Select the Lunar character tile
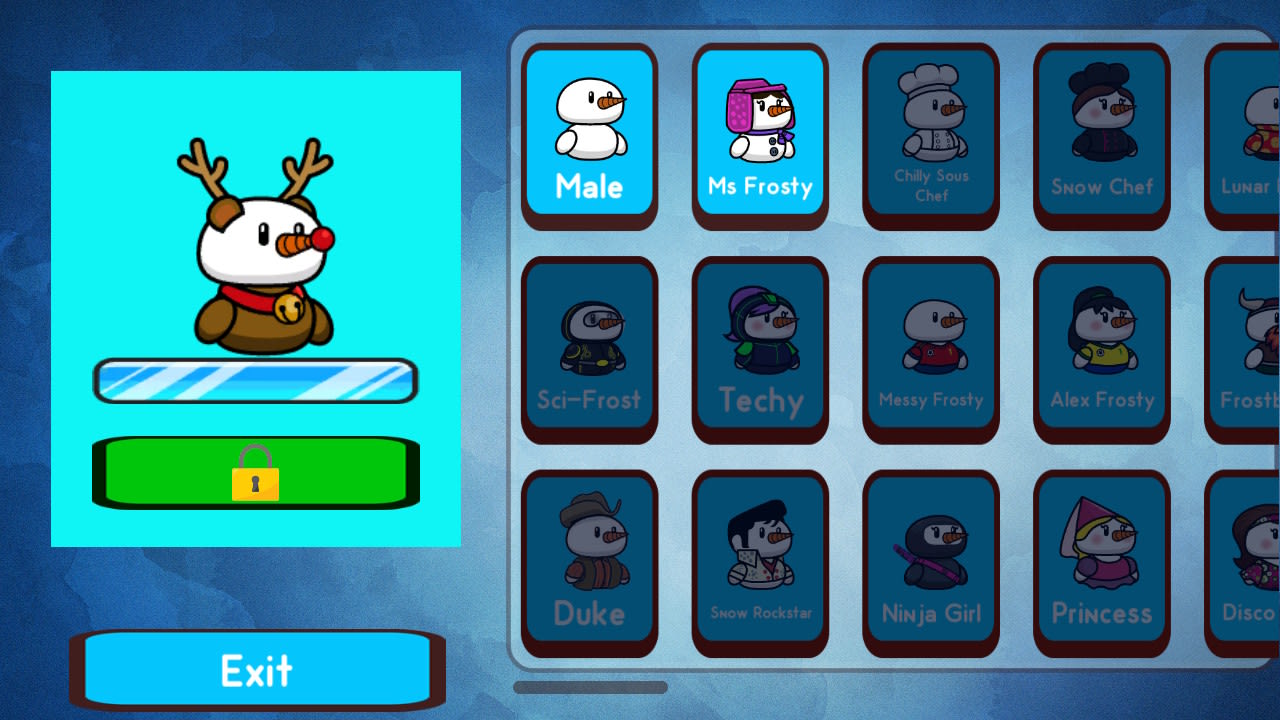Screen dimensions: 1280x720 1250,133
